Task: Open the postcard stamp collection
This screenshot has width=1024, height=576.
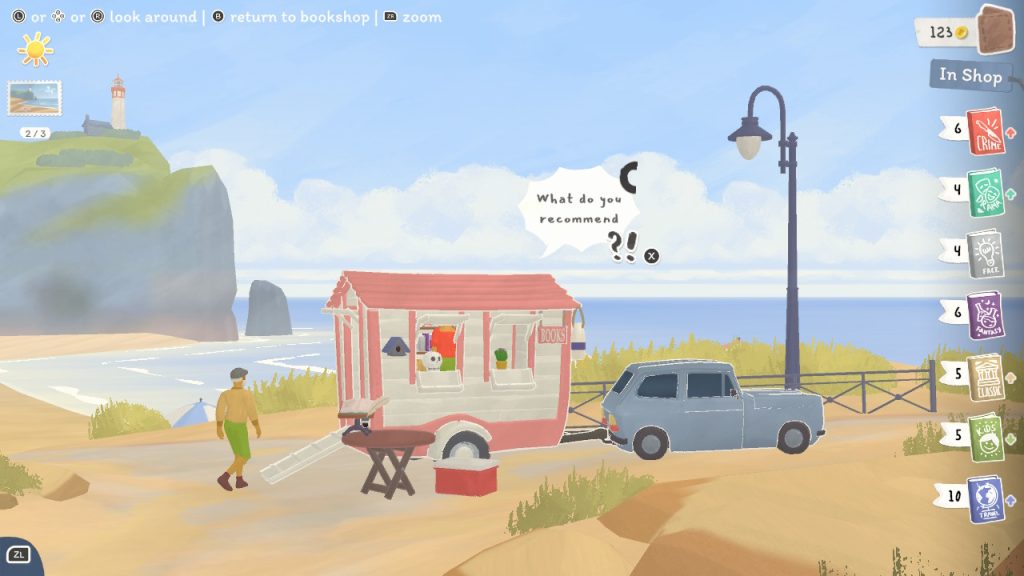Action: click(x=35, y=98)
